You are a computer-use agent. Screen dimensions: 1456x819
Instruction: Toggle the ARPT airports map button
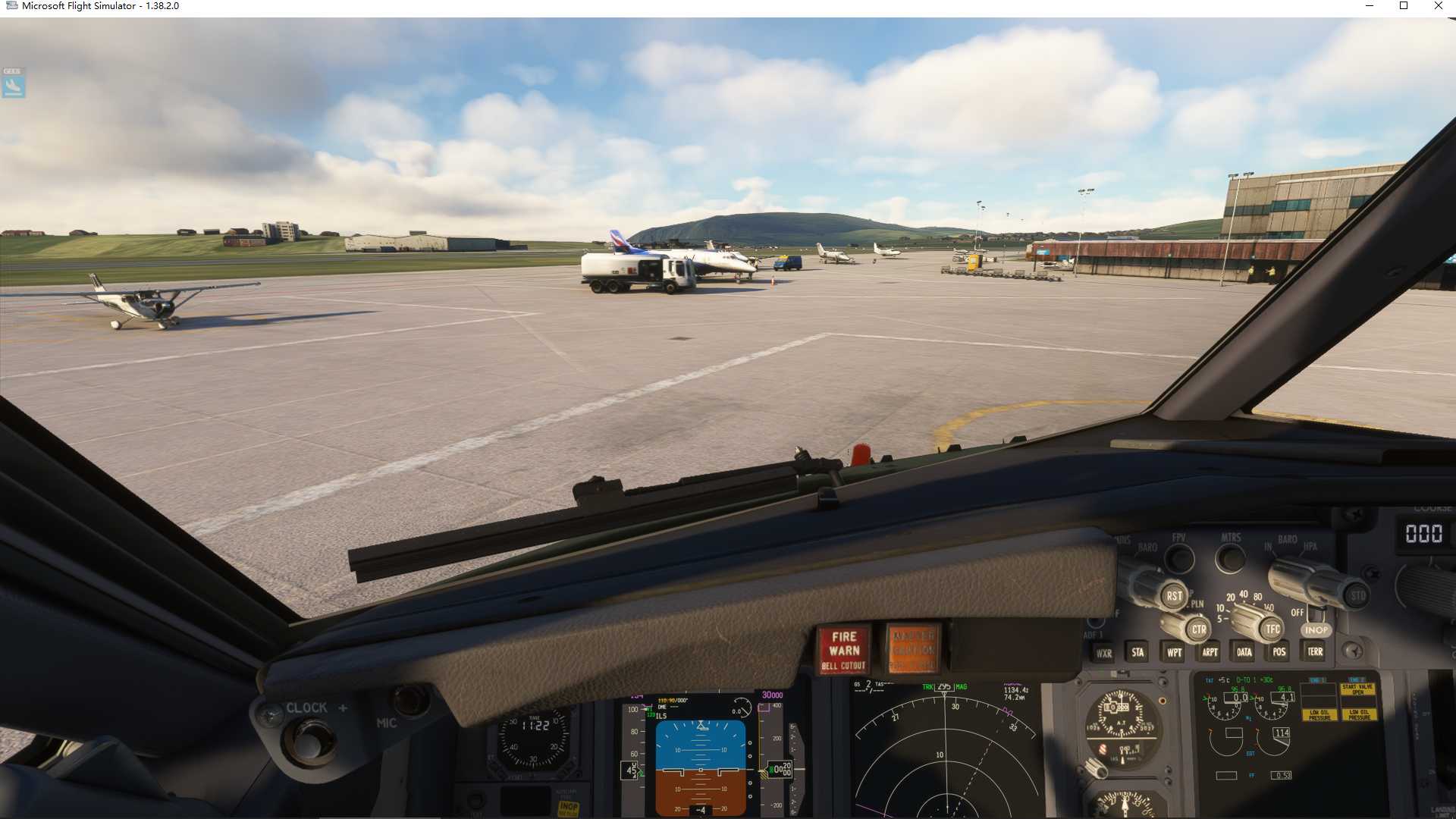pyautogui.click(x=1210, y=652)
